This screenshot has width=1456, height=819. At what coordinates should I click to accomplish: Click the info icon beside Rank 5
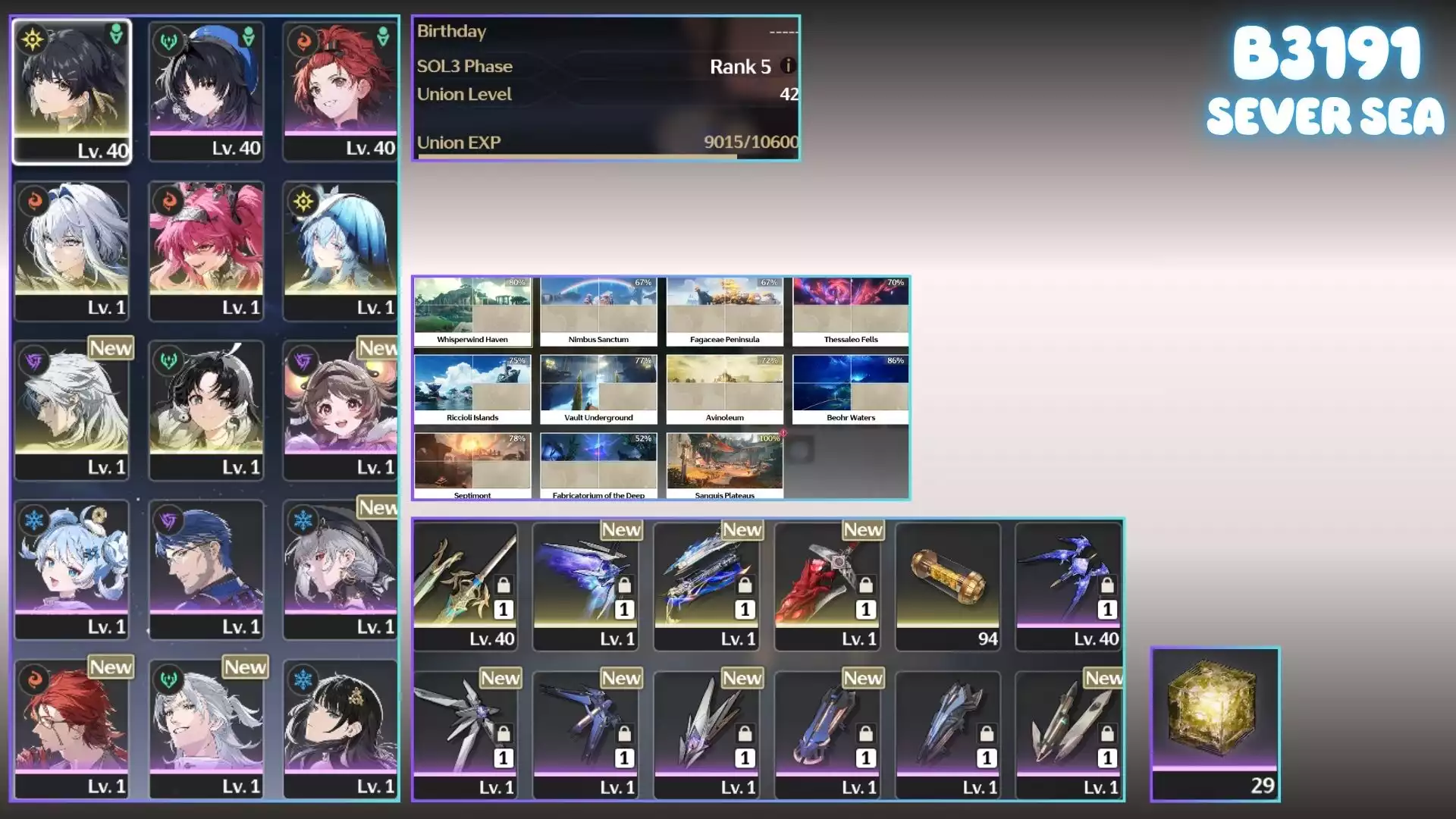click(x=788, y=66)
